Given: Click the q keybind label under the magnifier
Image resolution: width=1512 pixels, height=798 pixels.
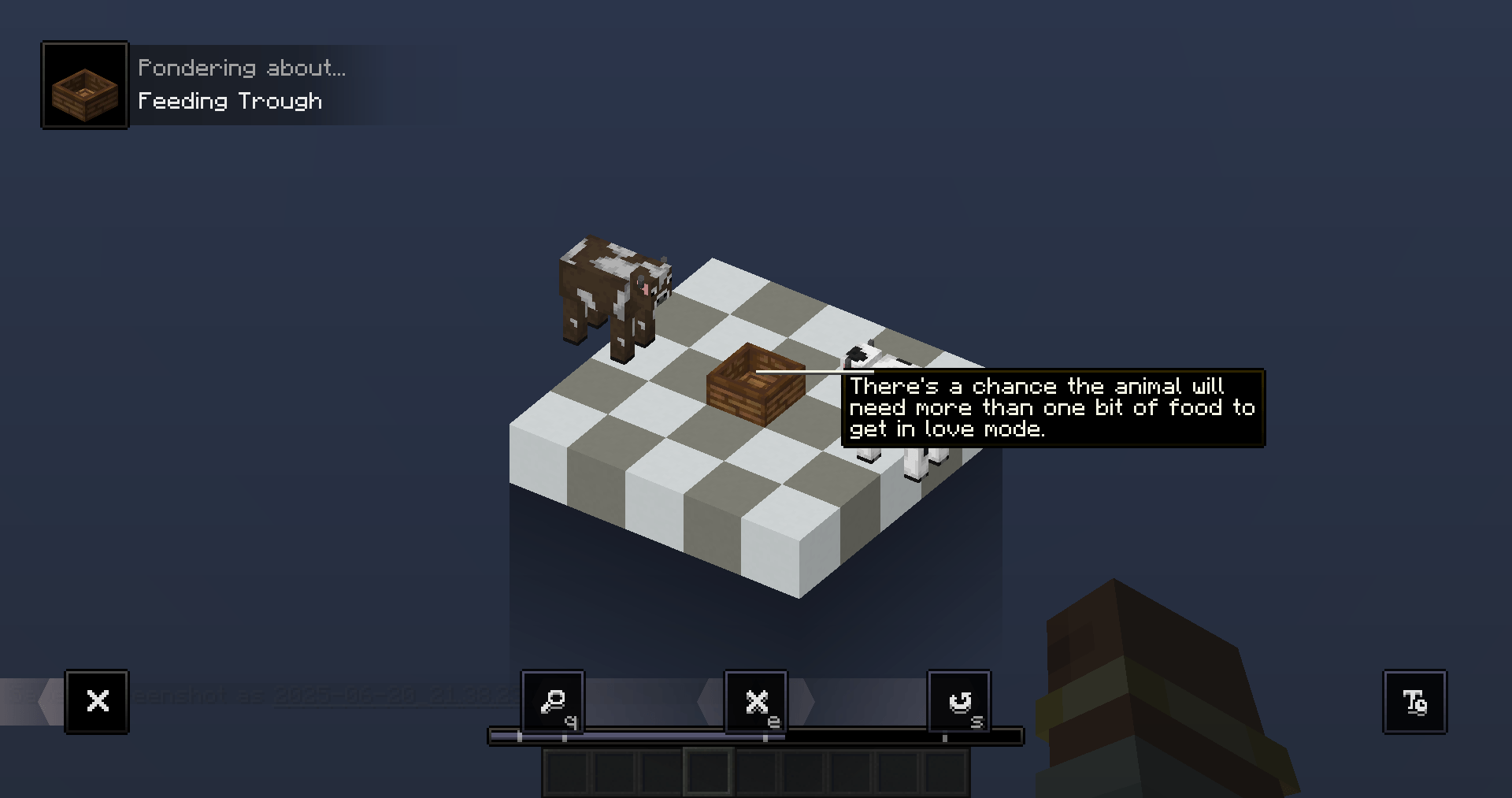Looking at the screenshot, I should (x=573, y=721).
